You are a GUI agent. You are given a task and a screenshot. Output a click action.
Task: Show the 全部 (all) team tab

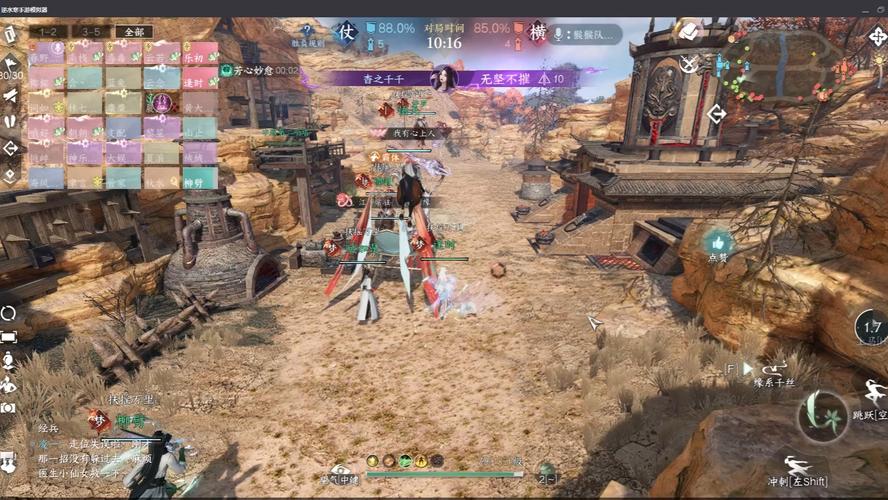[x=135, y=32]
